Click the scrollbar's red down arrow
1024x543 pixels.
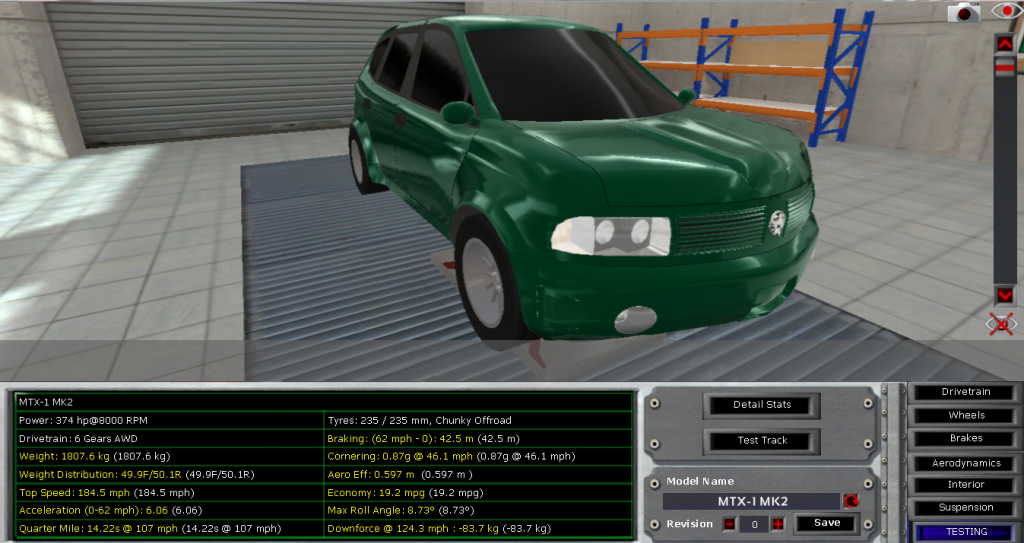(x=1004, y=295)
